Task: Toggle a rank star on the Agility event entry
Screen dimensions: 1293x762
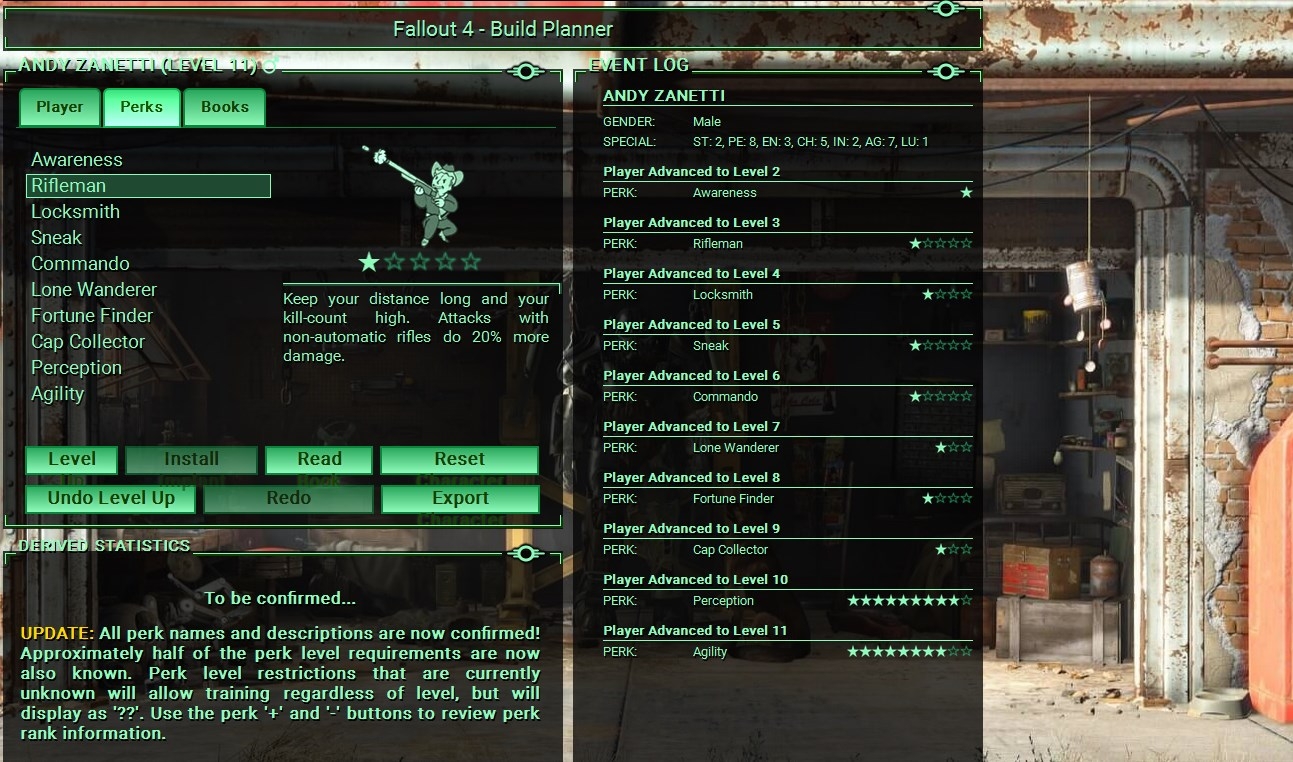Action: (920, 651)
